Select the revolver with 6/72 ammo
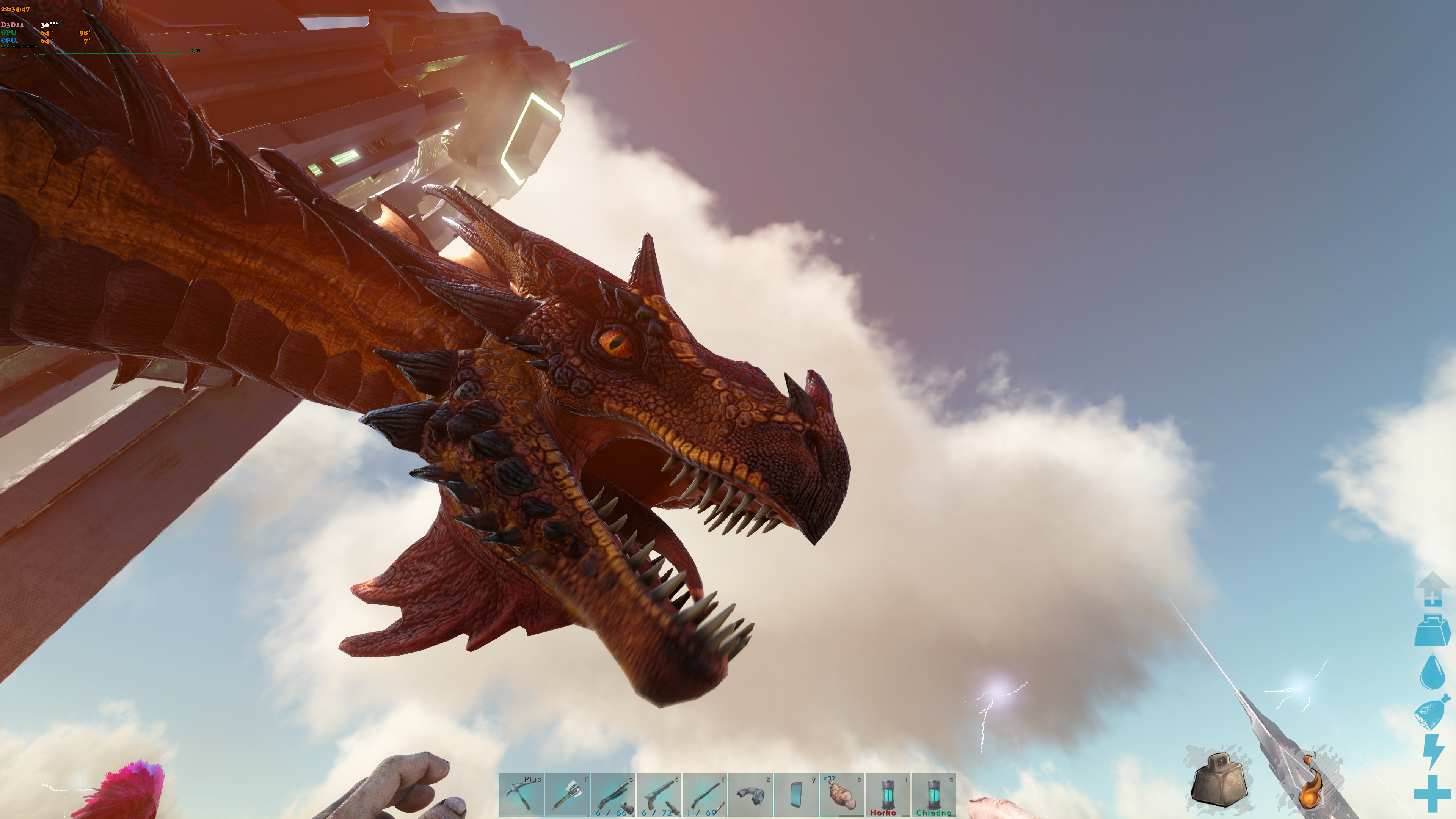The image size is (1456, 819). pos(659,795)
